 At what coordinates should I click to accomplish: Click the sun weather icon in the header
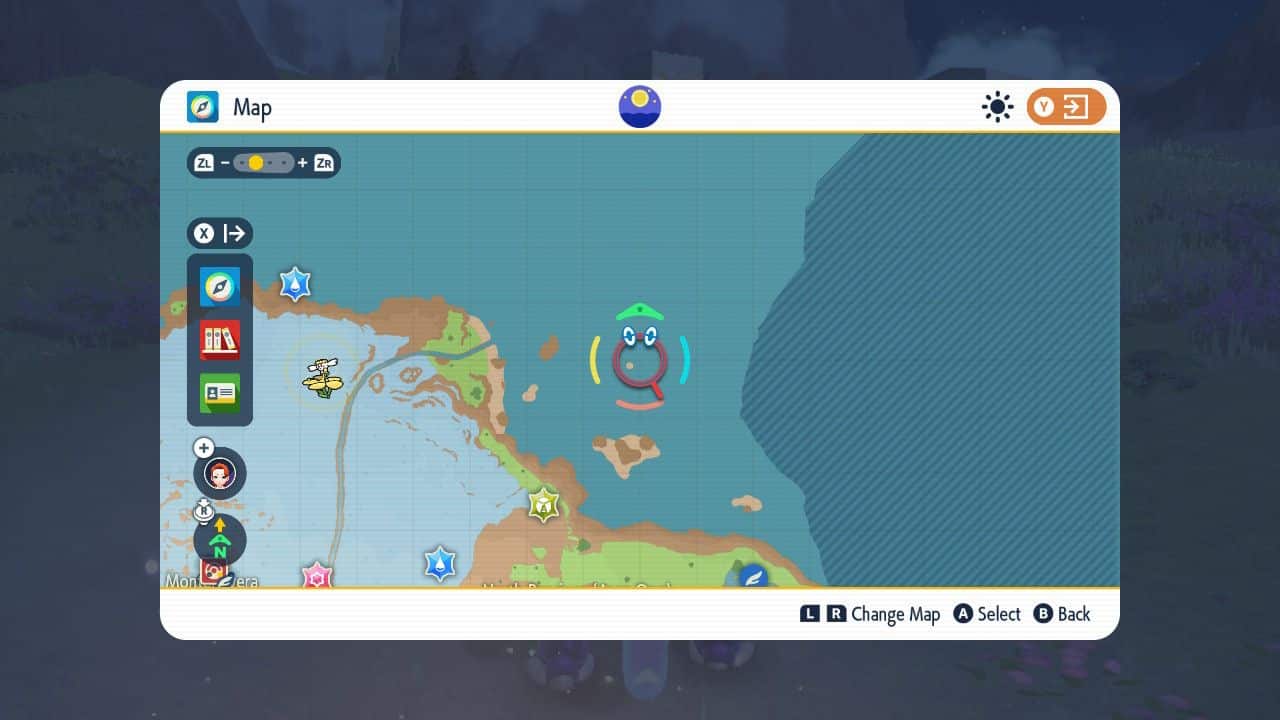point(997,107)
